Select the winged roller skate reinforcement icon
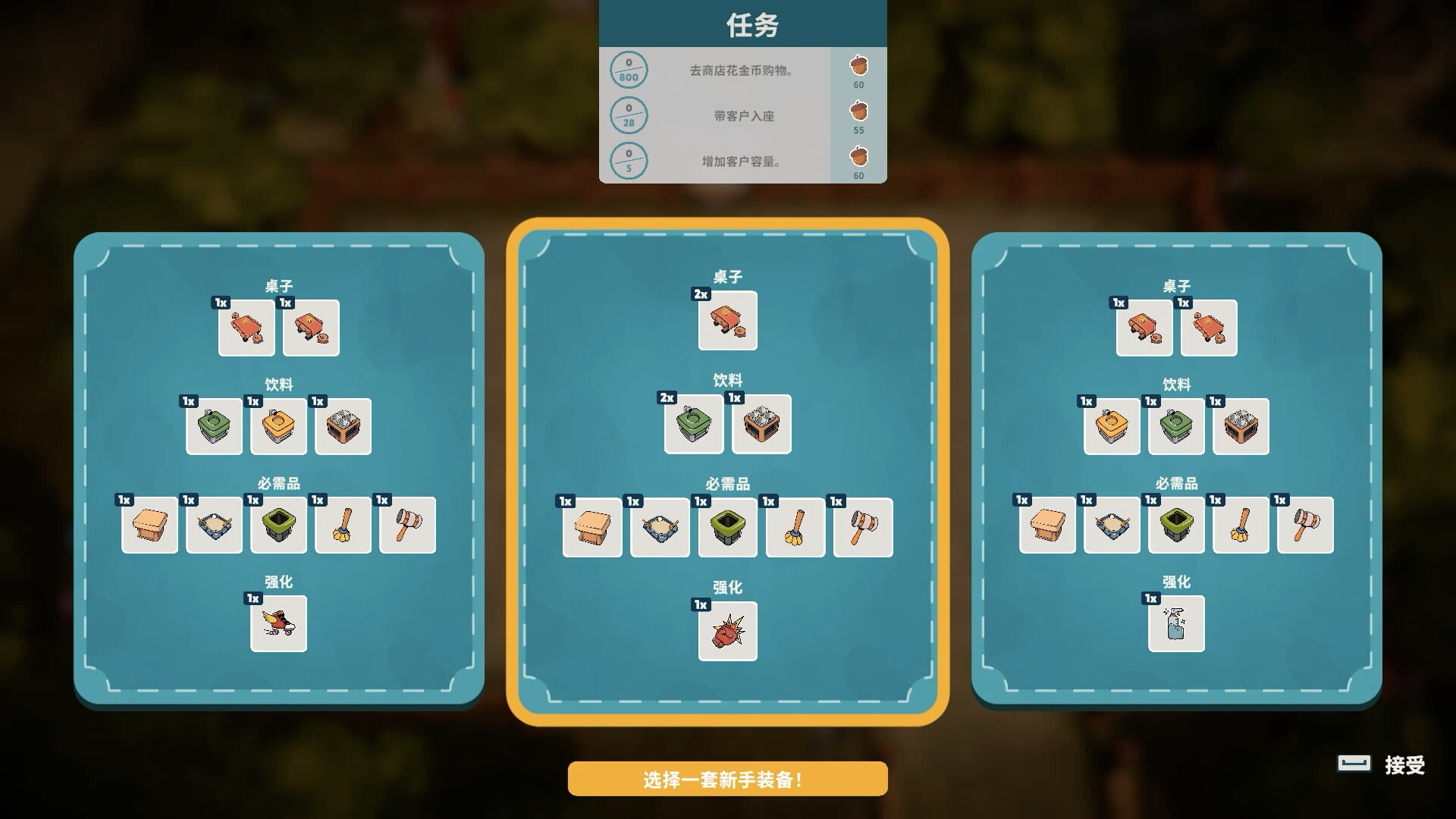Image resolution: width=1456 pixels, height=819 pixels. click(278, 624)
